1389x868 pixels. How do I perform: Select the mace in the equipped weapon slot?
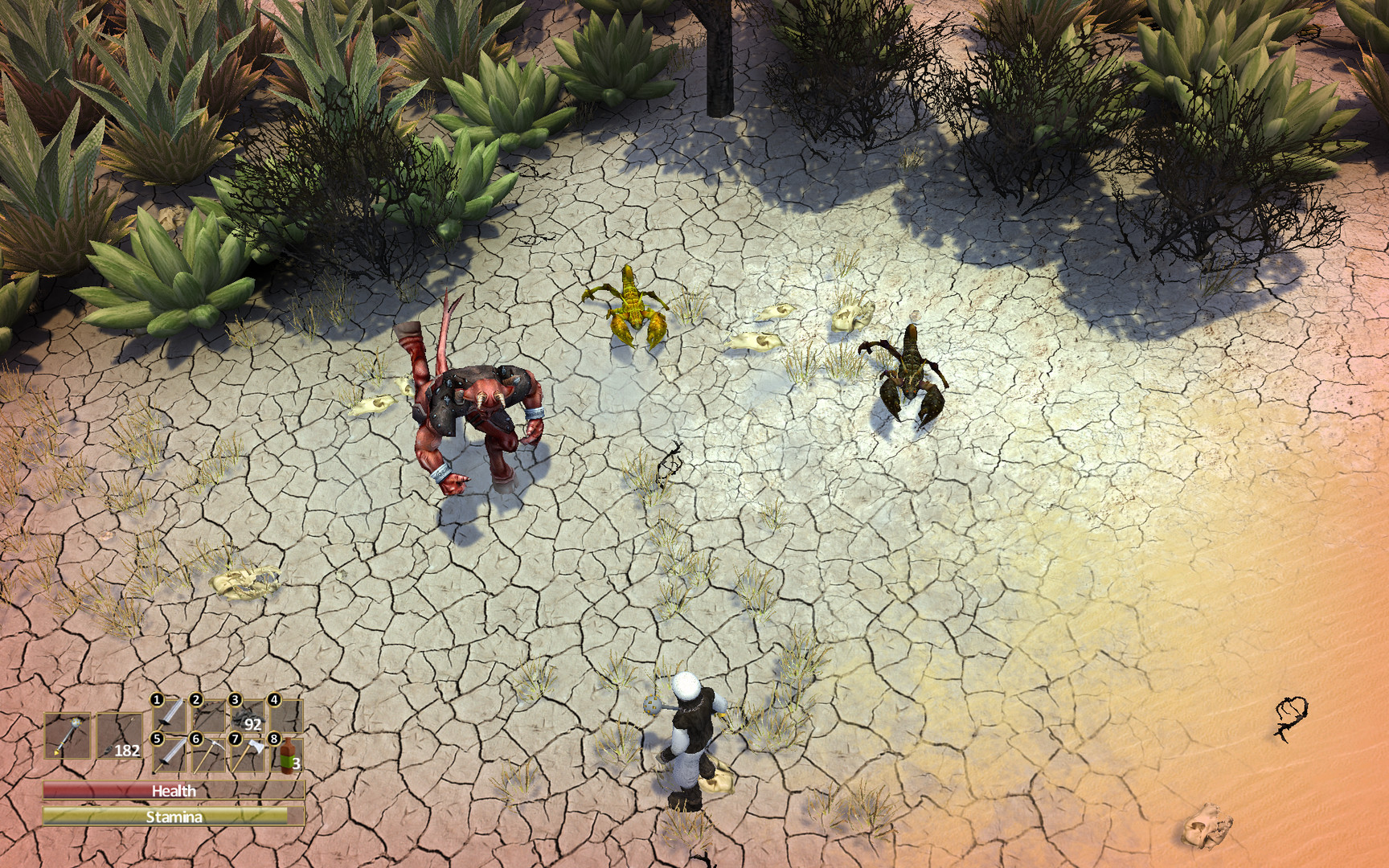click(68, 735)
